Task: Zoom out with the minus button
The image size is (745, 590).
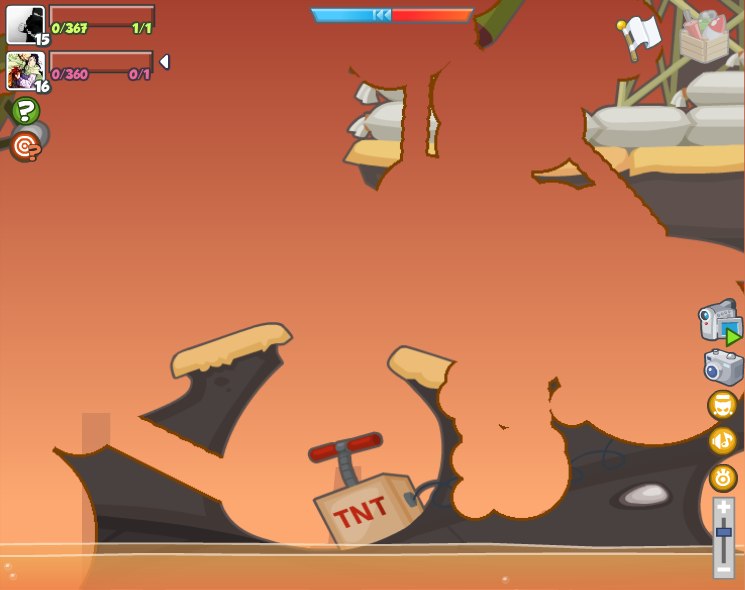Action: [724, 568]
